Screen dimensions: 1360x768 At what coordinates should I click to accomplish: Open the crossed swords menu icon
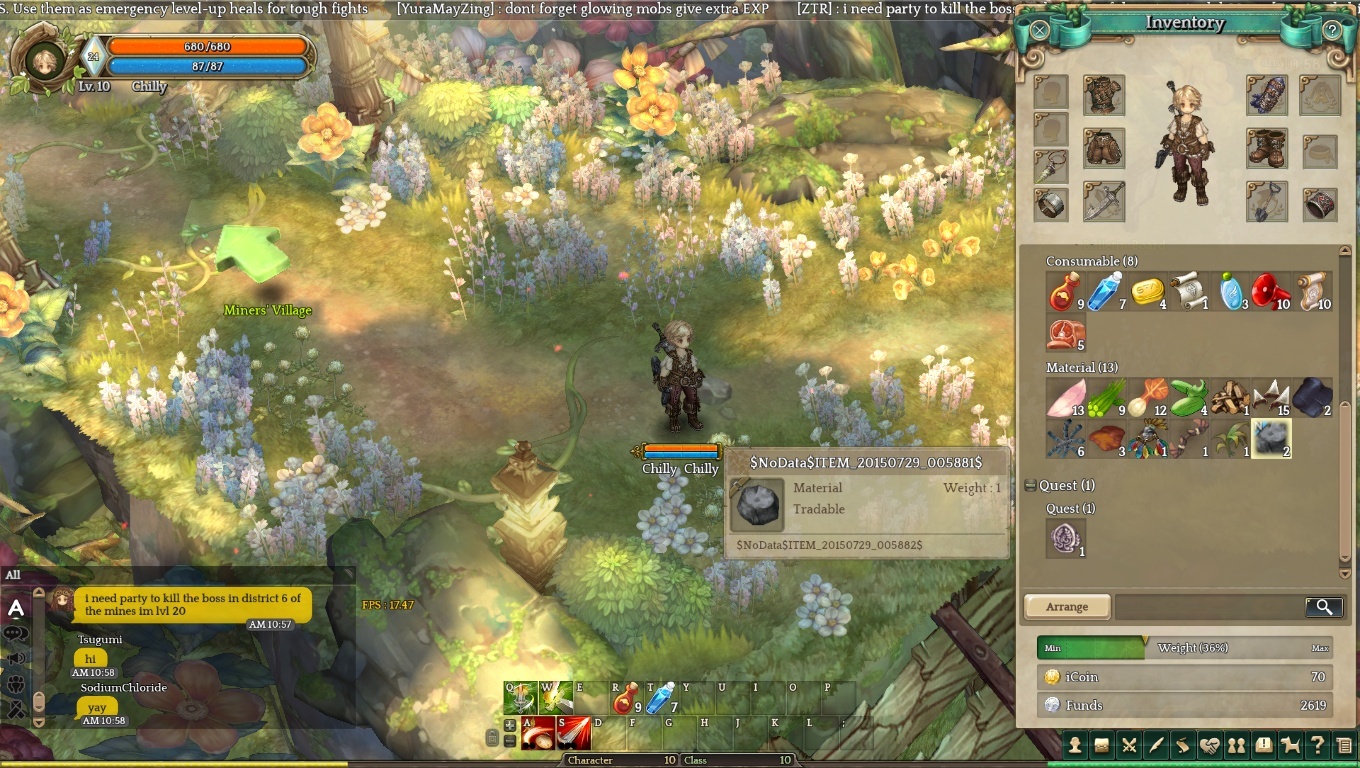1129,744
